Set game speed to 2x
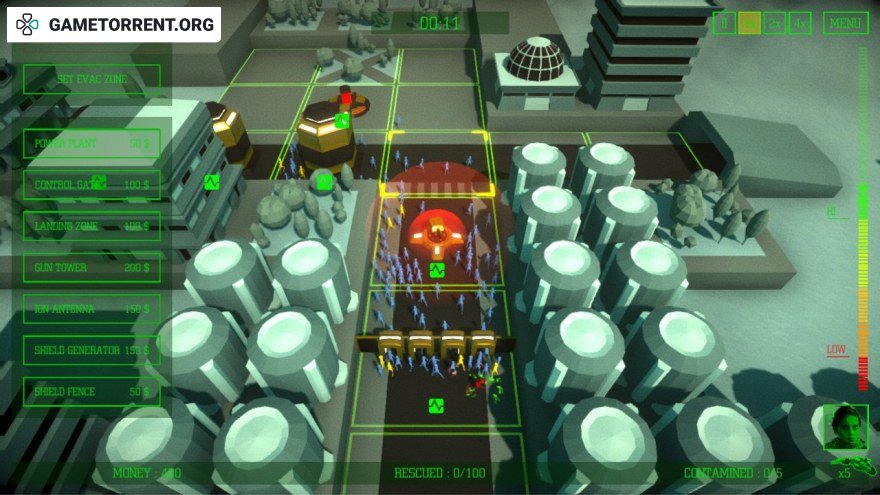880x495 pixels. (774, 24)
